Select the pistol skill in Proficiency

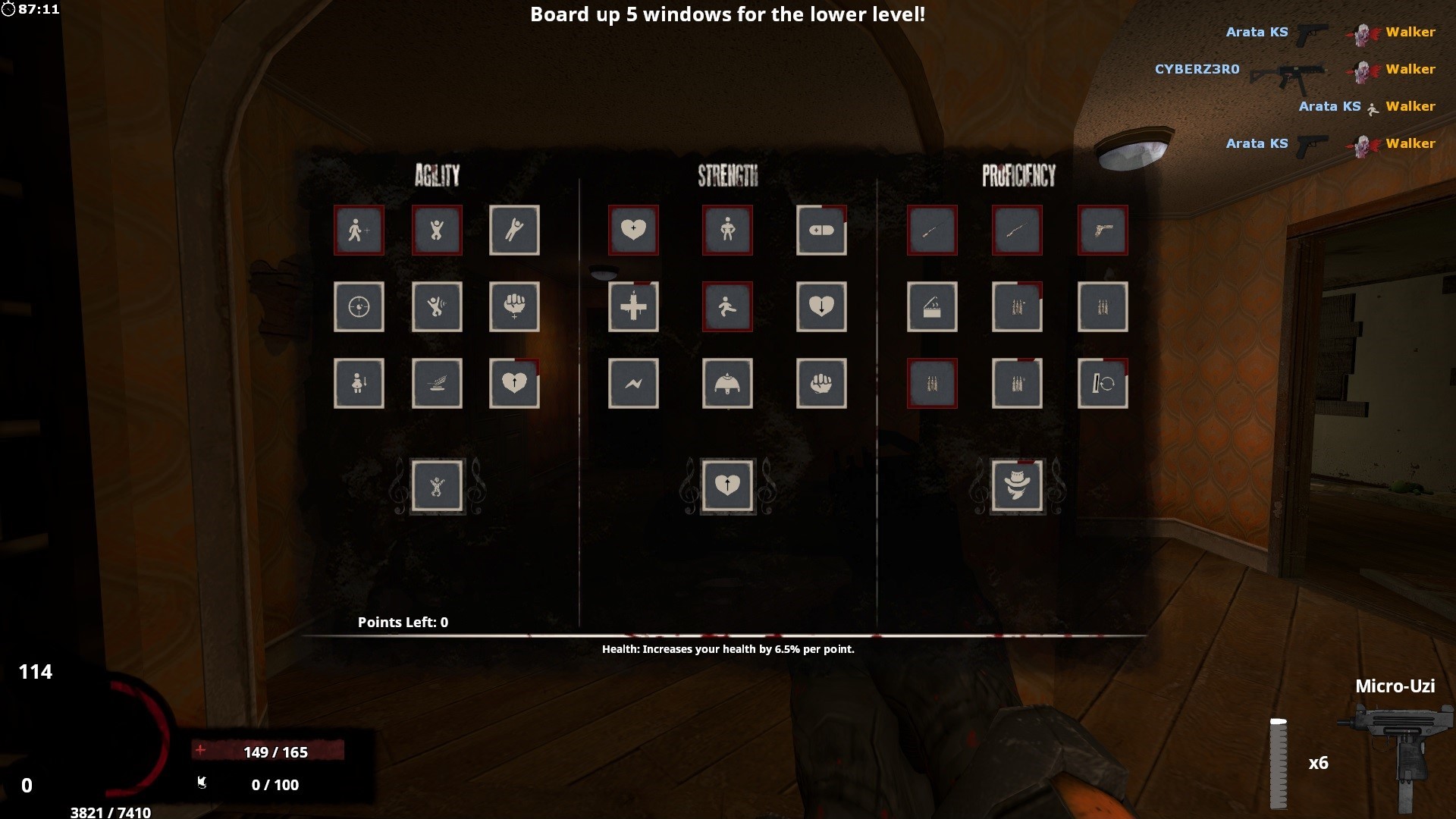click(1103, 231)
